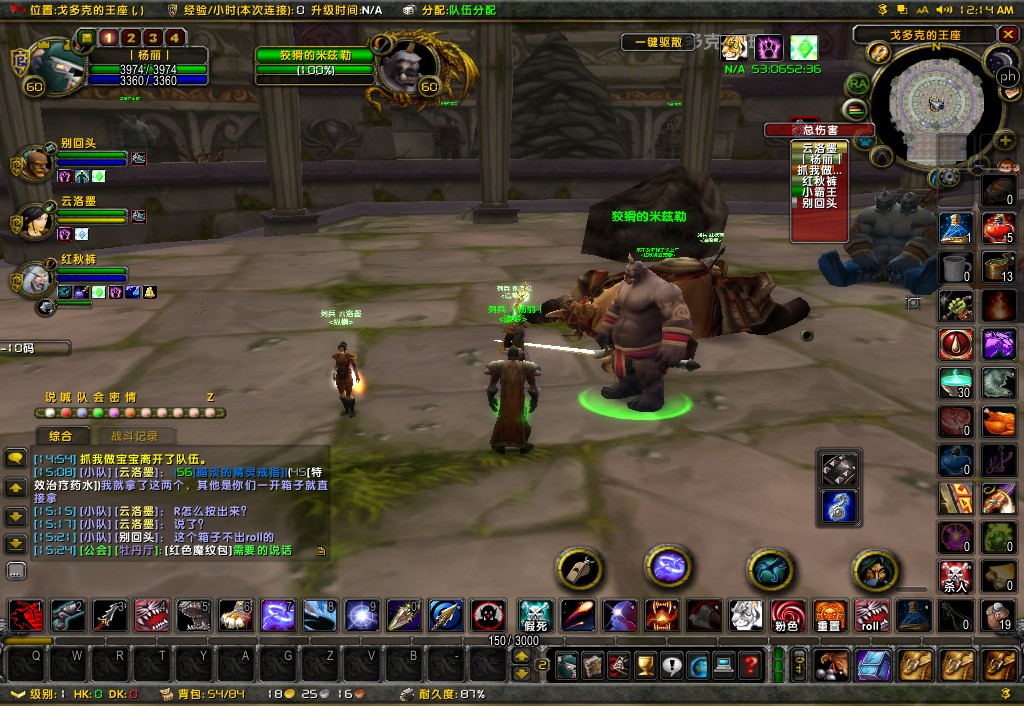The height and width of the screenshot is (706, 1024).
Task: Click the roll macro button
Action: click(x=871, y=615)
